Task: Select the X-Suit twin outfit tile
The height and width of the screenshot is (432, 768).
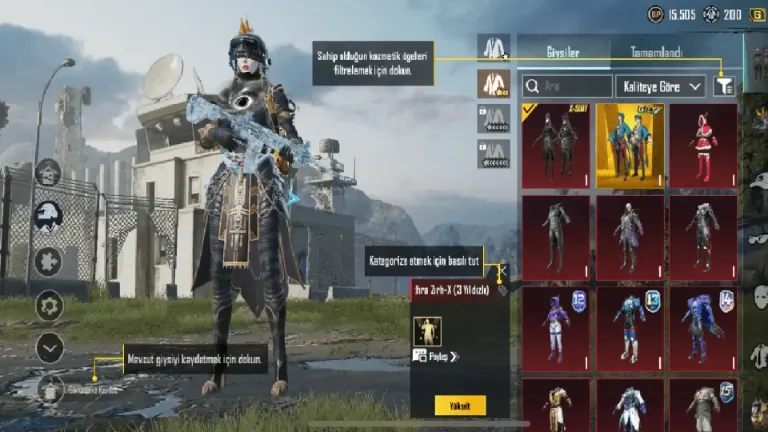Action: [x=554, y=146]
